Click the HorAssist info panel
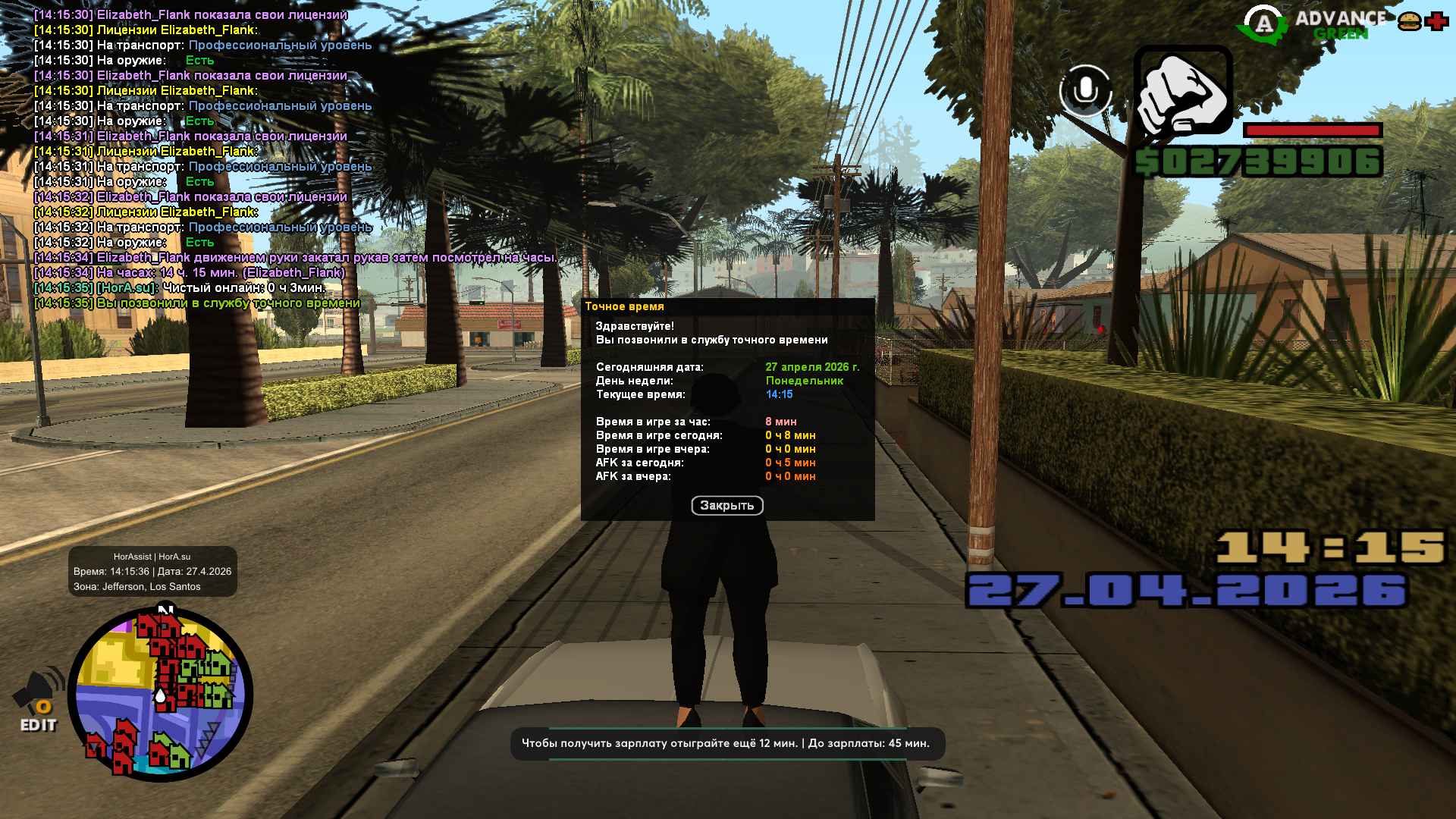The image size is (1456, 819). click(x=152, y=572)
